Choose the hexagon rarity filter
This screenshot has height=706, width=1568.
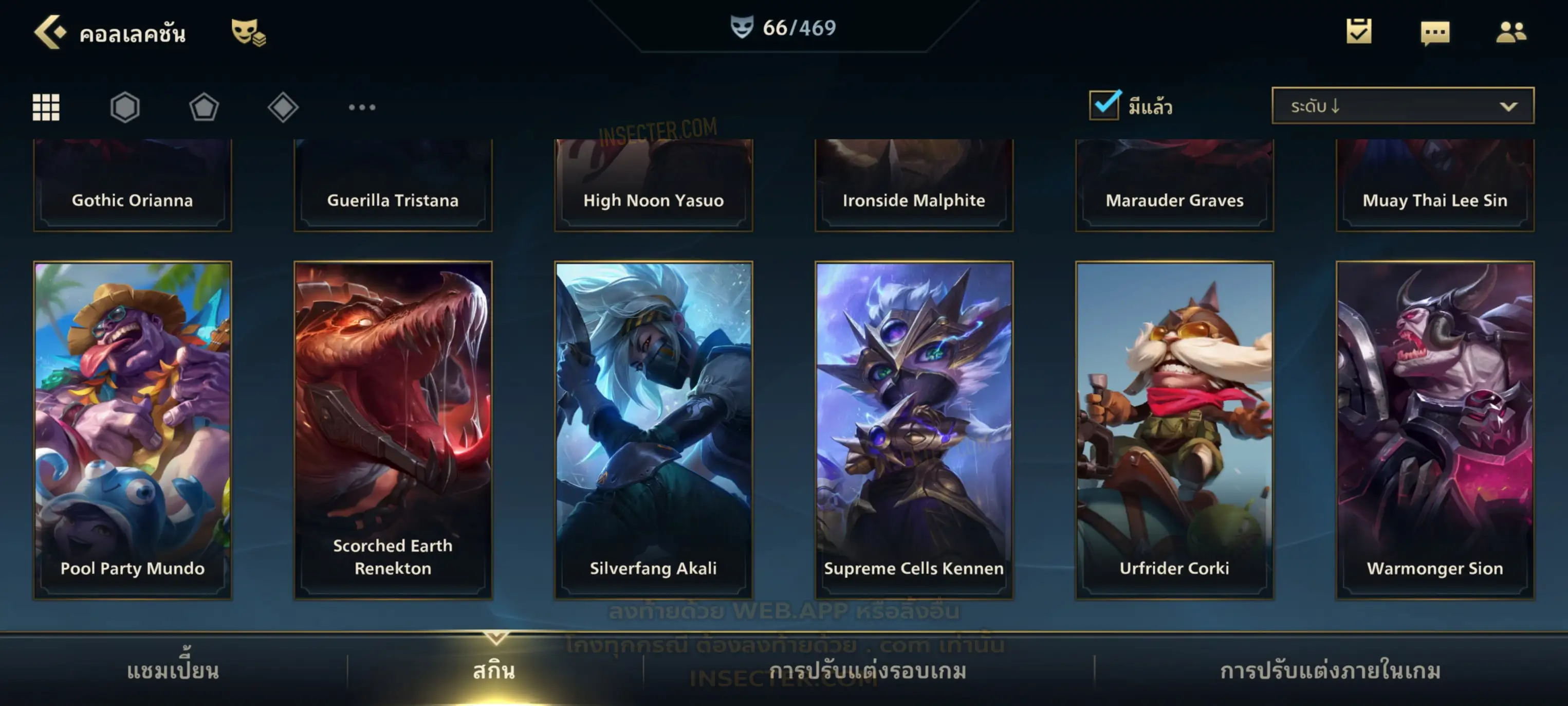125,107
